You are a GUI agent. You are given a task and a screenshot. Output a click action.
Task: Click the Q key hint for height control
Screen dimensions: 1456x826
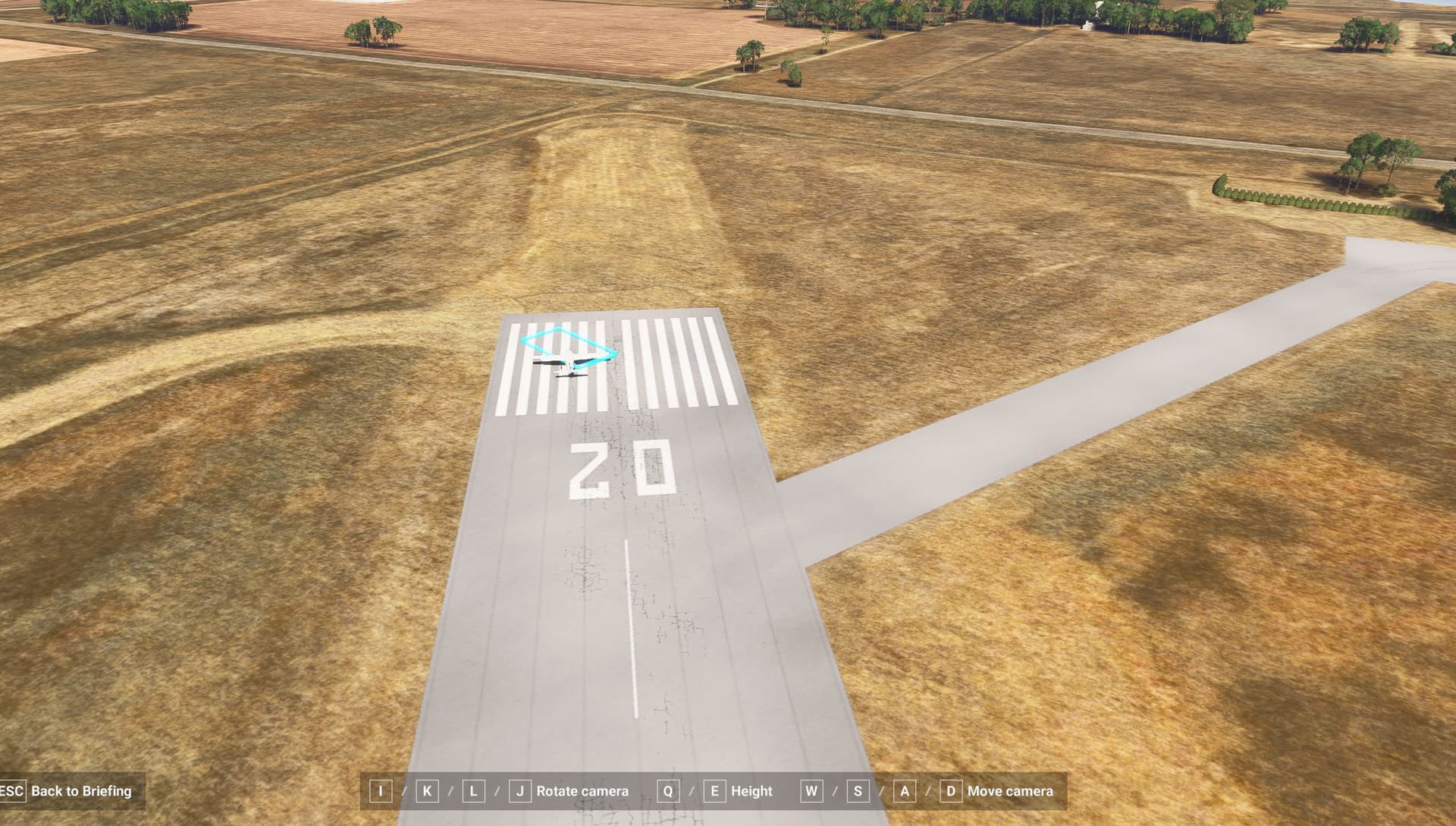pos(668,791)
